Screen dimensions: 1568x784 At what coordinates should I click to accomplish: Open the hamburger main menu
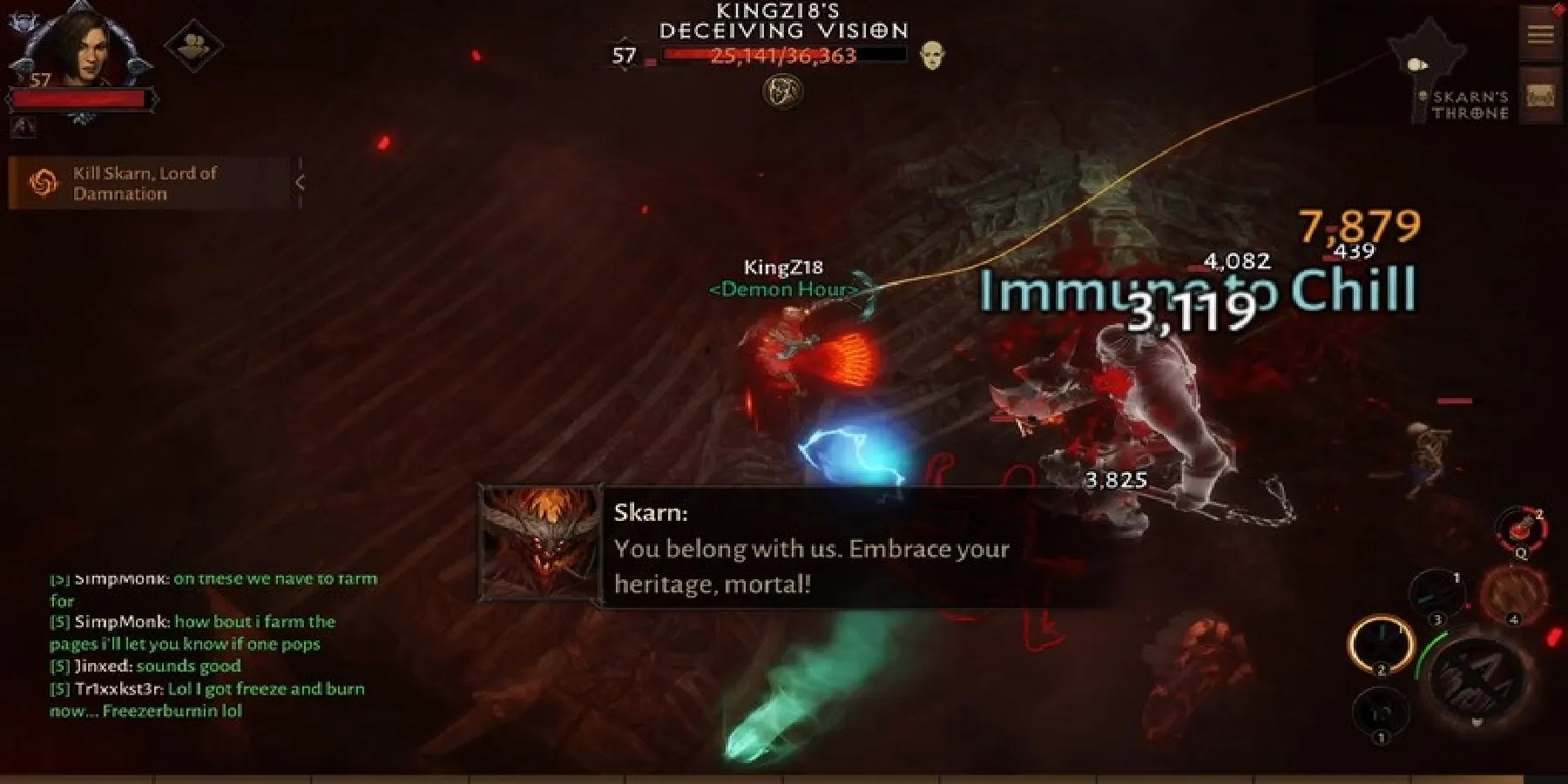click(1540, 35)
